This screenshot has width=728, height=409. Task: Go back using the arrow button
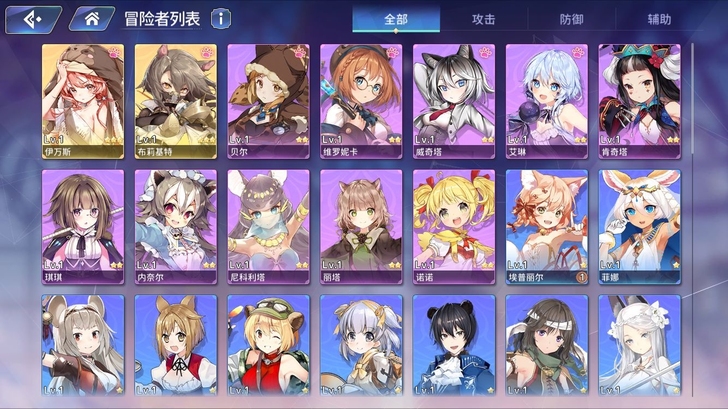click(x=30, y=19)
